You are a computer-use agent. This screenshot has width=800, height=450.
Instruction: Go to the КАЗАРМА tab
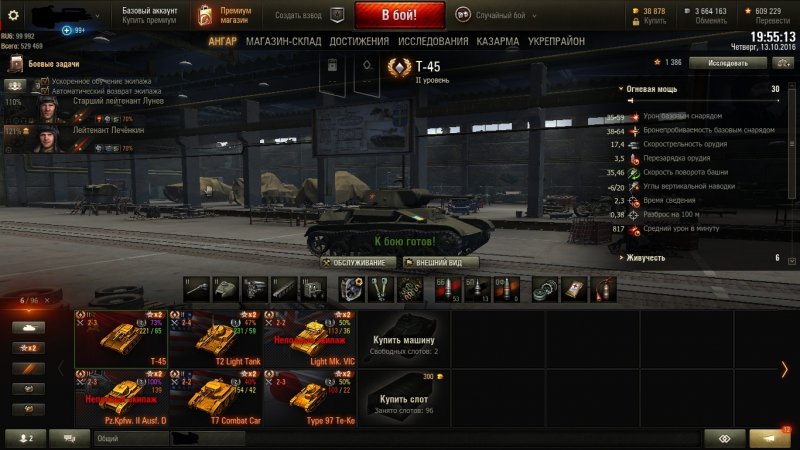[498, 41]
